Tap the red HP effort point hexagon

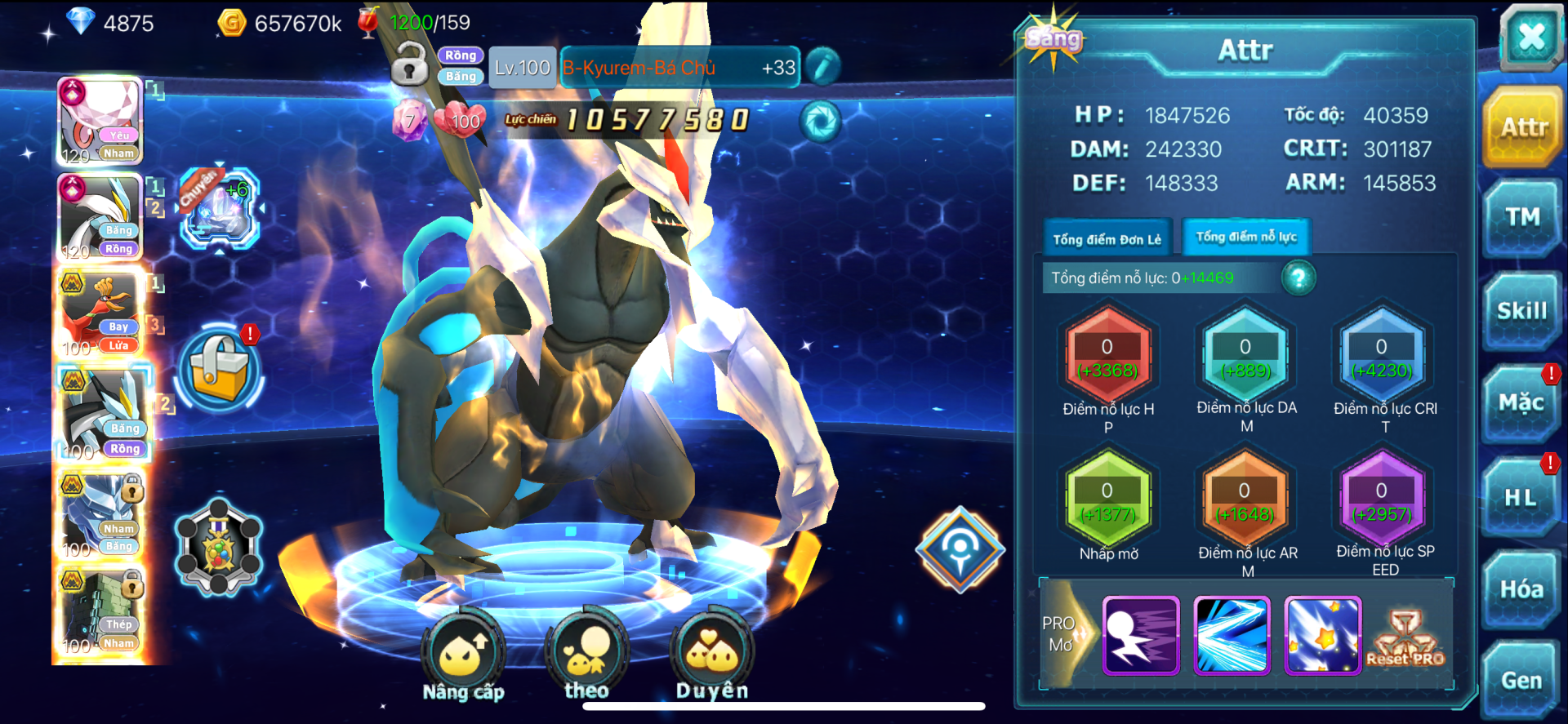tap(1107, 358)
